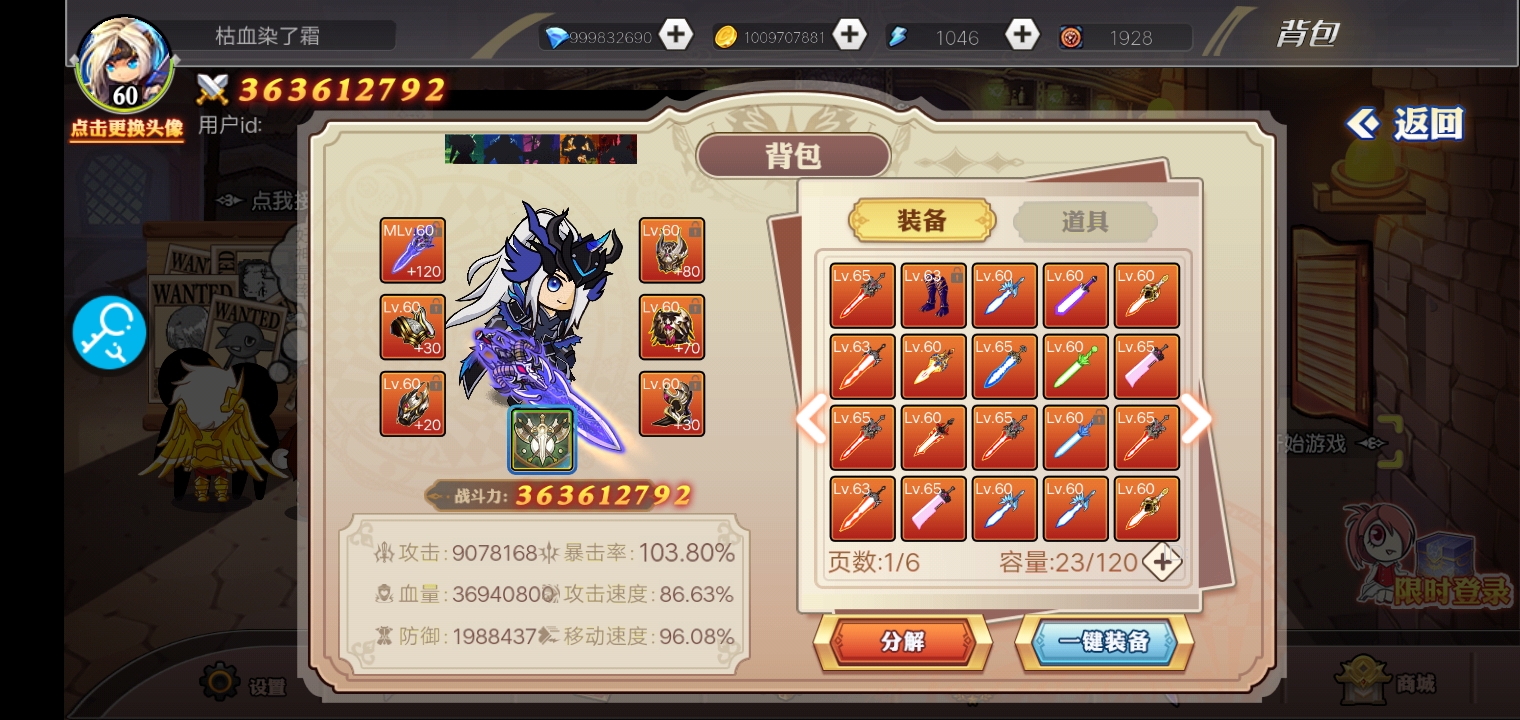Expand backpack capacity with the plus button
The width and height of the screenshot is (1520, 720).
click(x=1162, y=562)
